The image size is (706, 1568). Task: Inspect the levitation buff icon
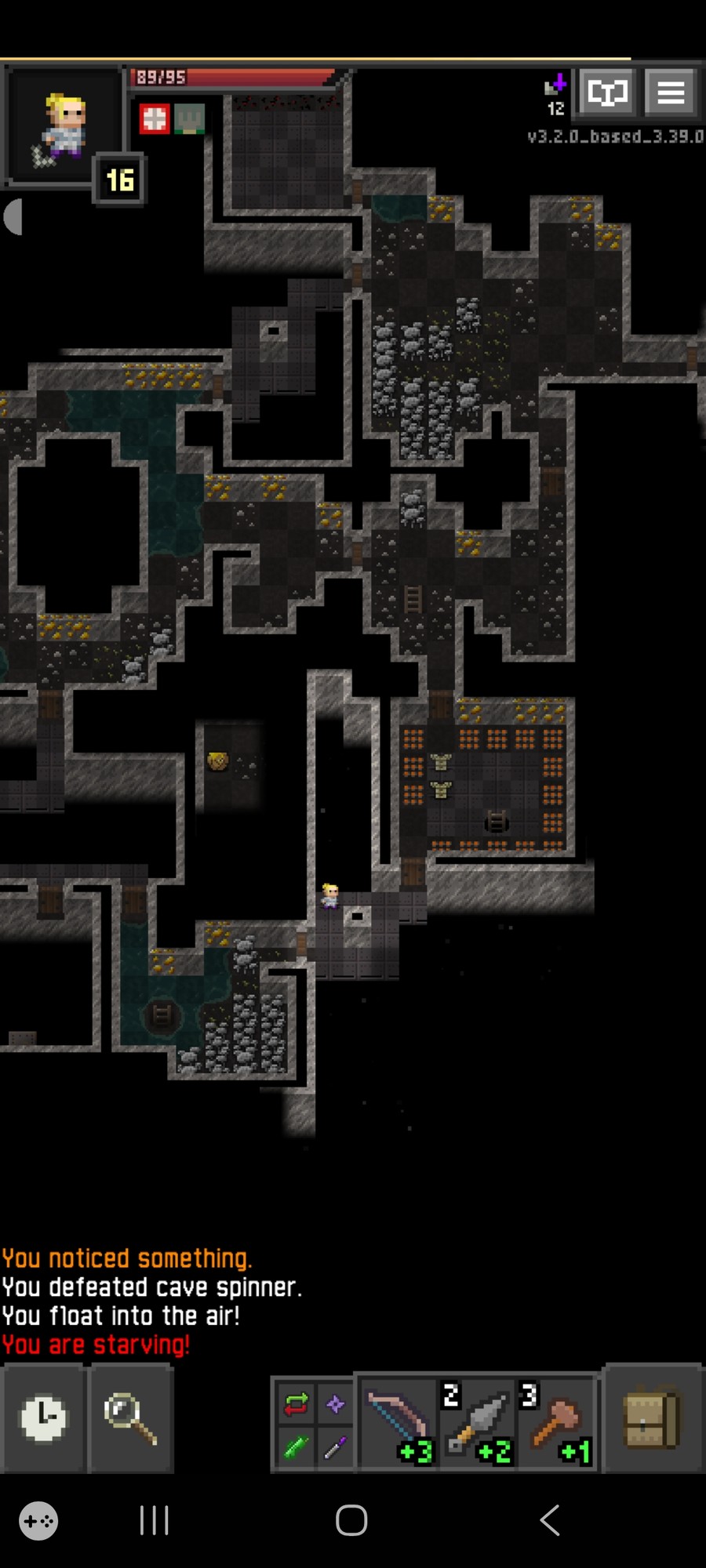(x=189, y=119)
